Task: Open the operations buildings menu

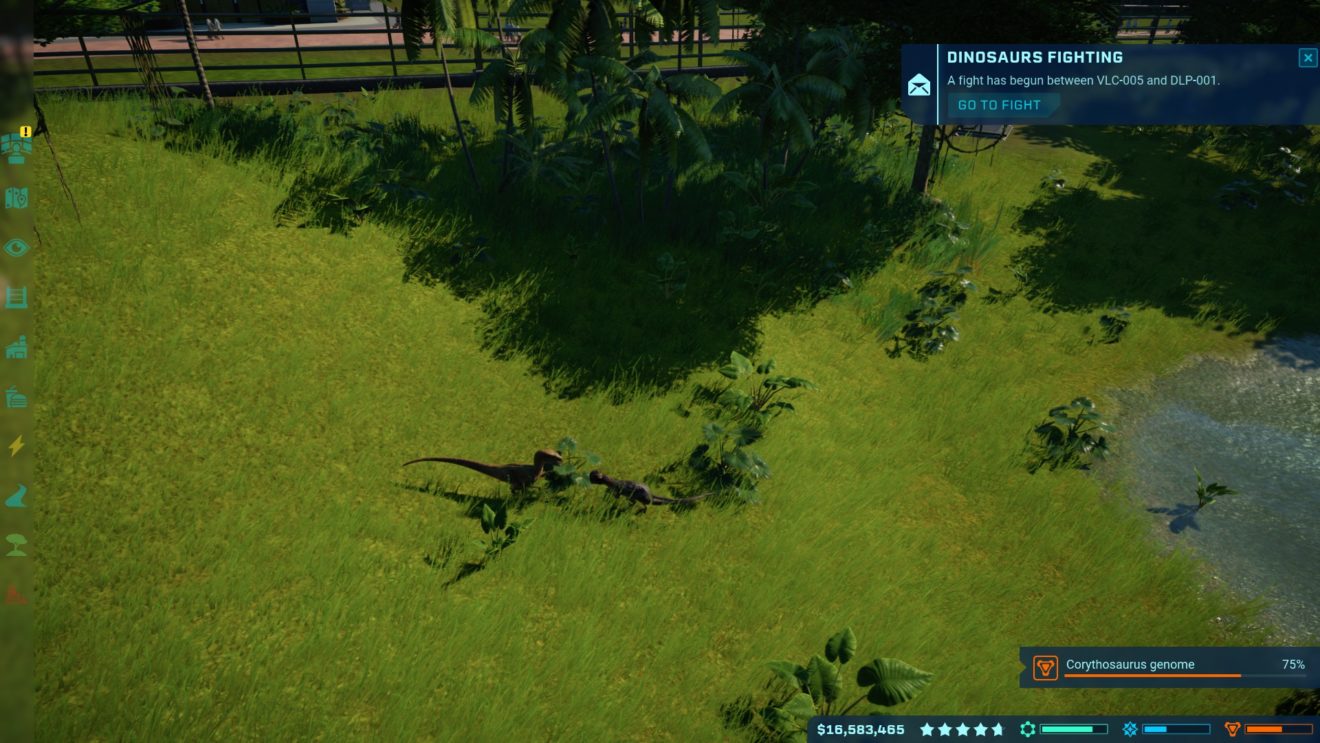Action: 17,347
